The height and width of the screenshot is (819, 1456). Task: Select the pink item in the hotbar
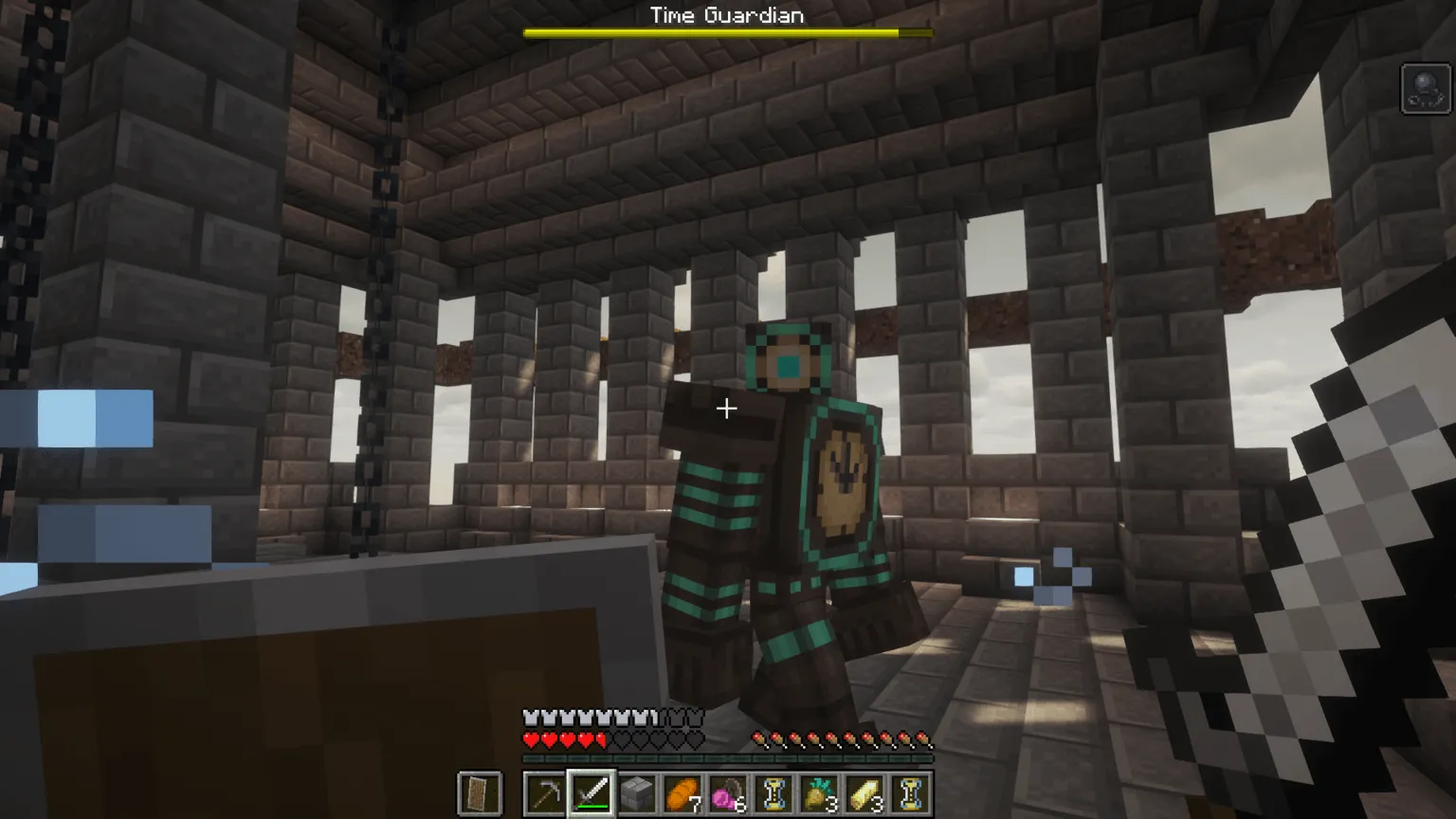pos(729,794)
